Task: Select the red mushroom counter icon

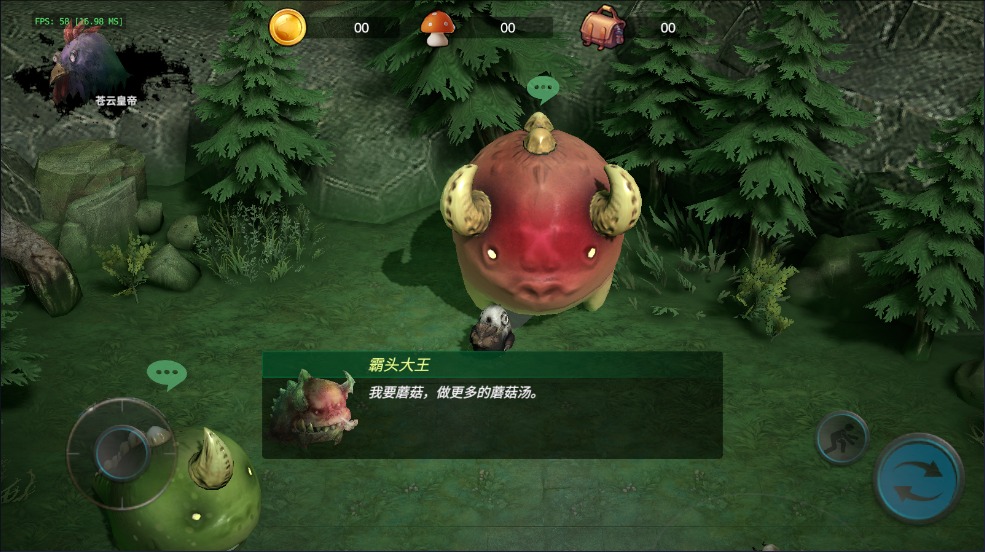Action: [x=436, y=28]
